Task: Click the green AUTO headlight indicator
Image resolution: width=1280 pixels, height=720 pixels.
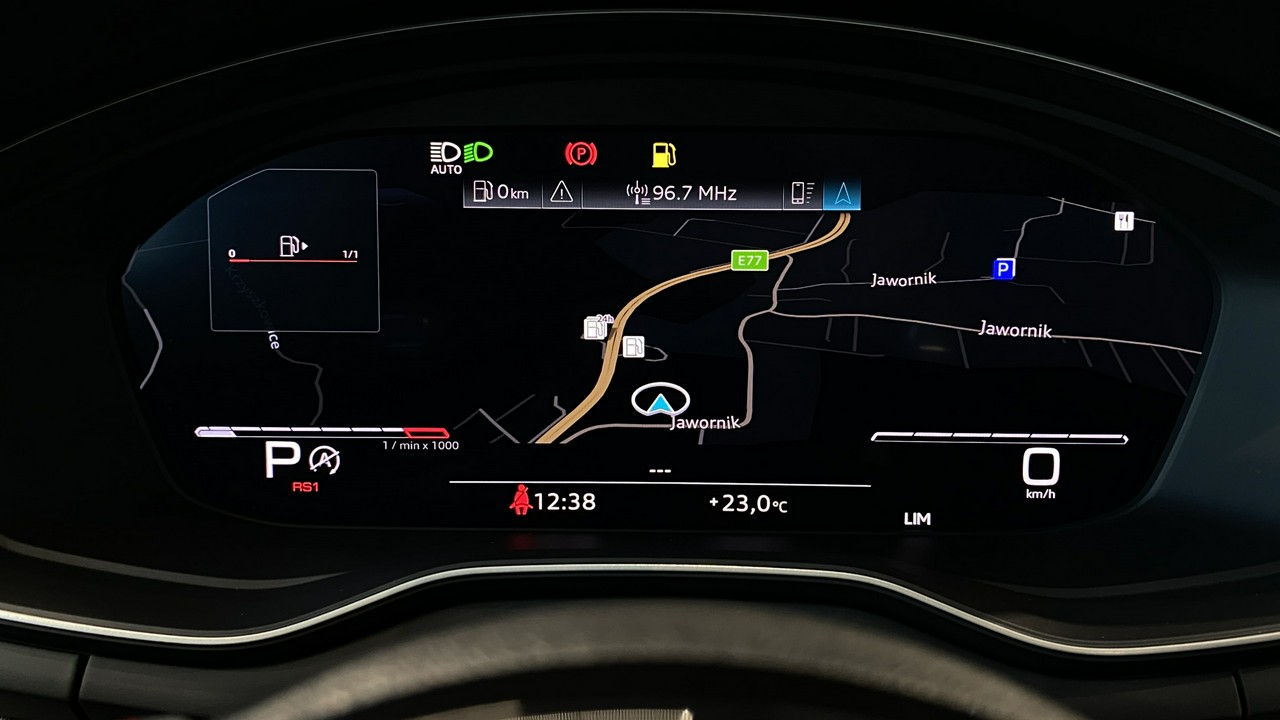Action: pos(461,156)
